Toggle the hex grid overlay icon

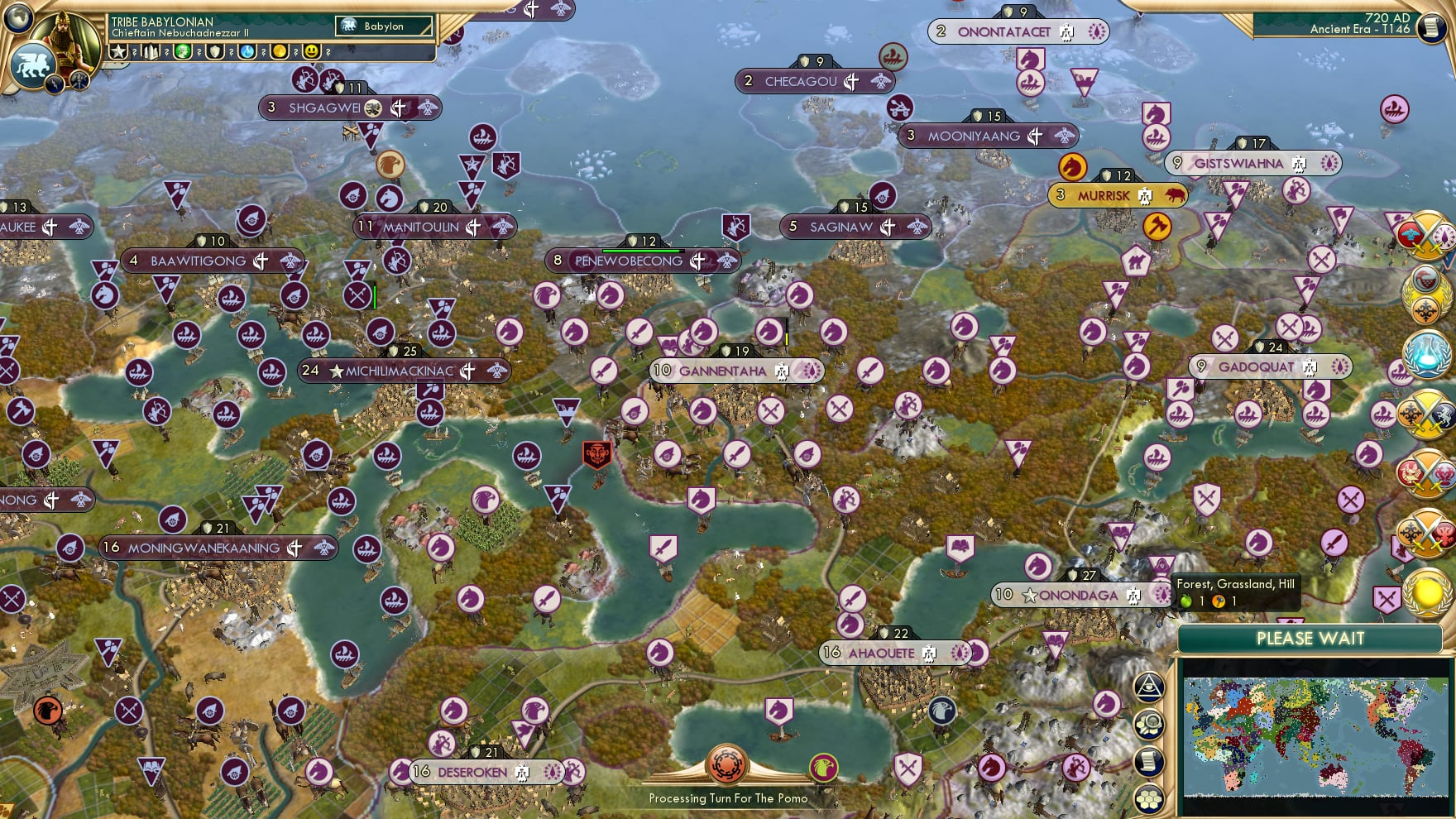click(x=1149, y=799)
